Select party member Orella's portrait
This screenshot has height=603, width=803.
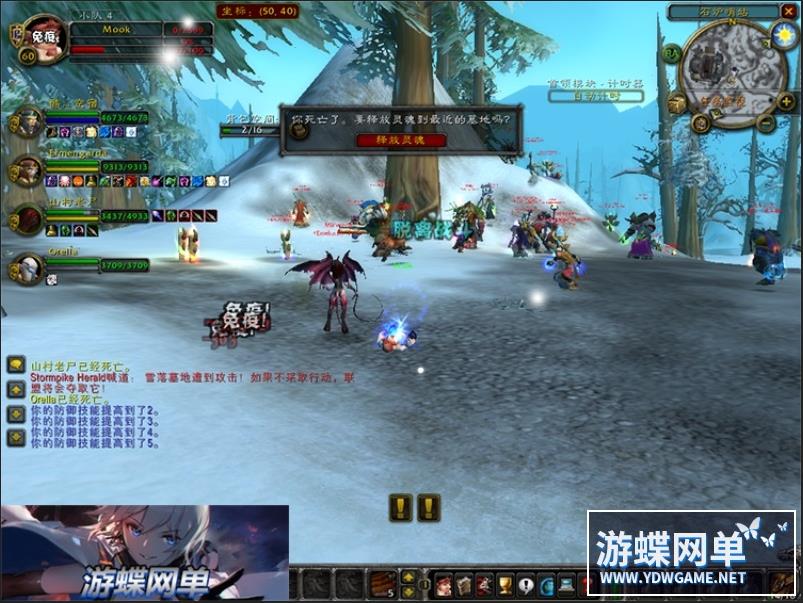(27, 267)
